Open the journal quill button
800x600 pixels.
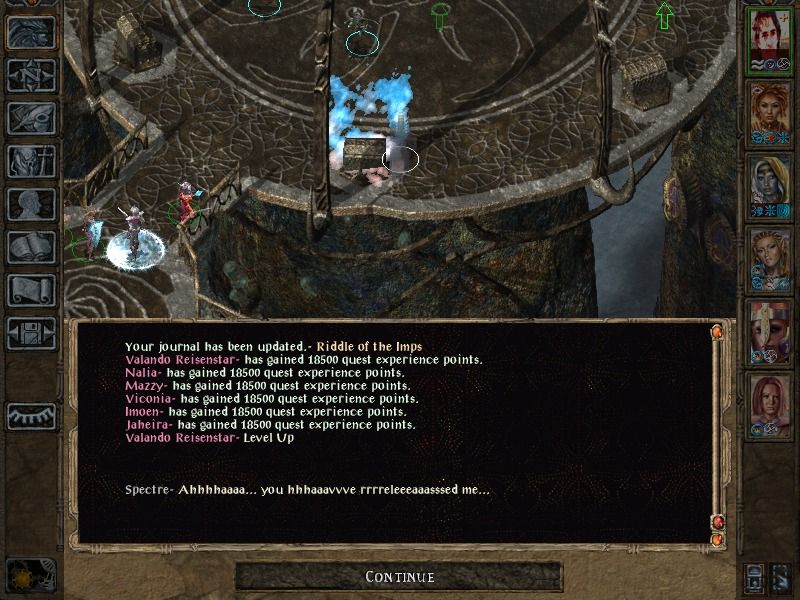(x=31, y=118)
